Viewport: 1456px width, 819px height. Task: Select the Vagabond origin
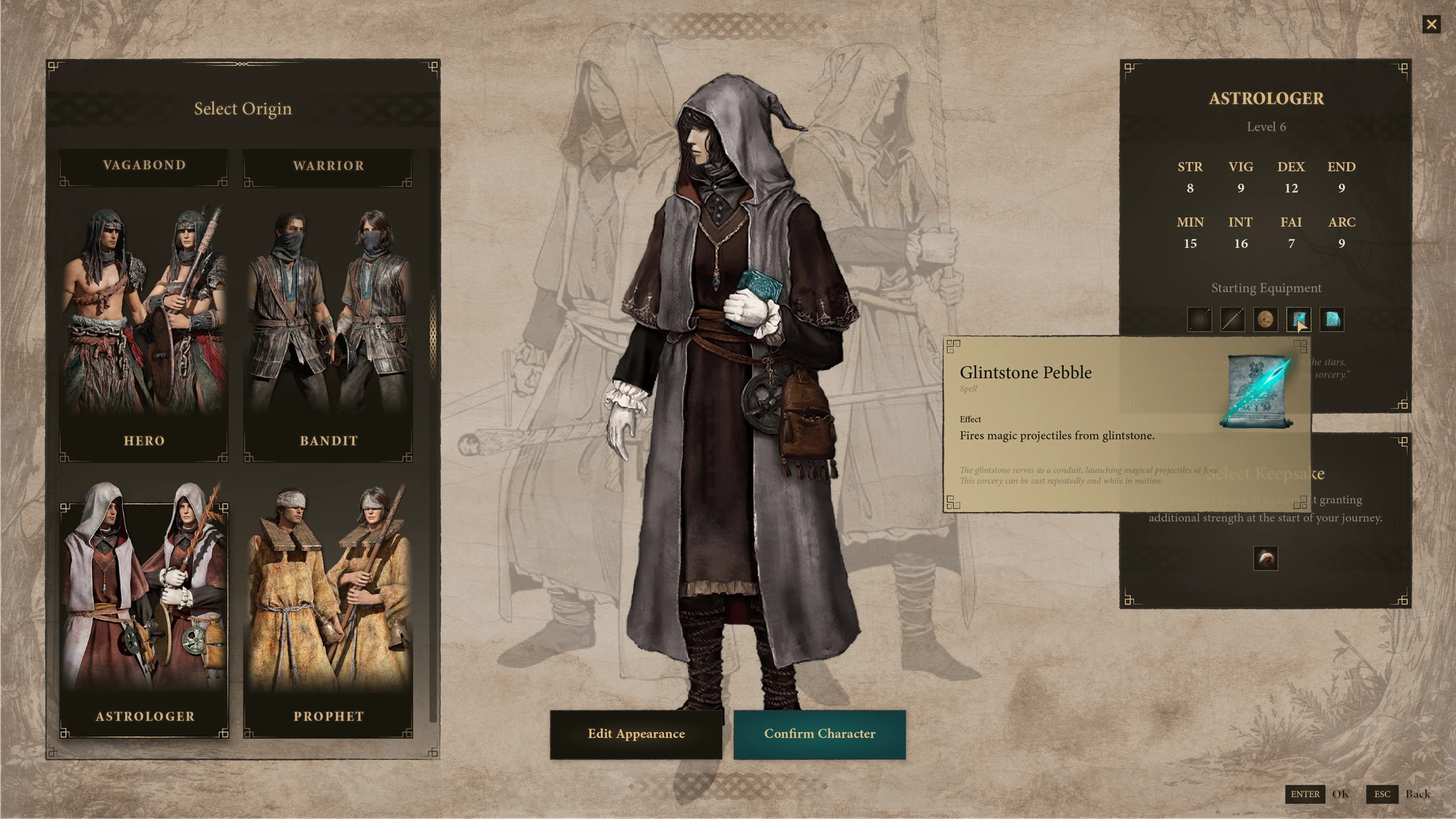tap(144, 166)
